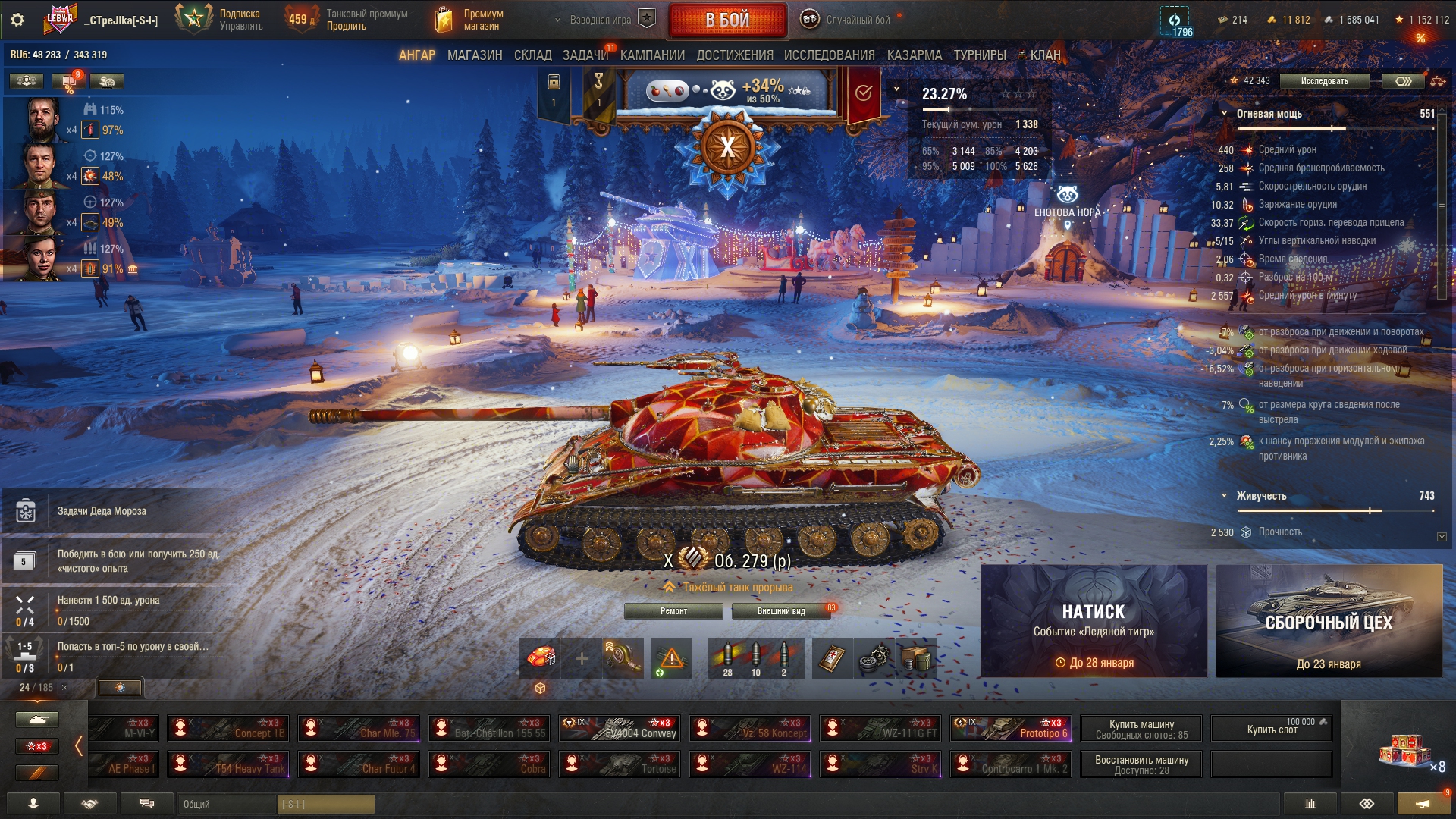
Task: Click the Исследовать button
Action: tap(1324, 81)
